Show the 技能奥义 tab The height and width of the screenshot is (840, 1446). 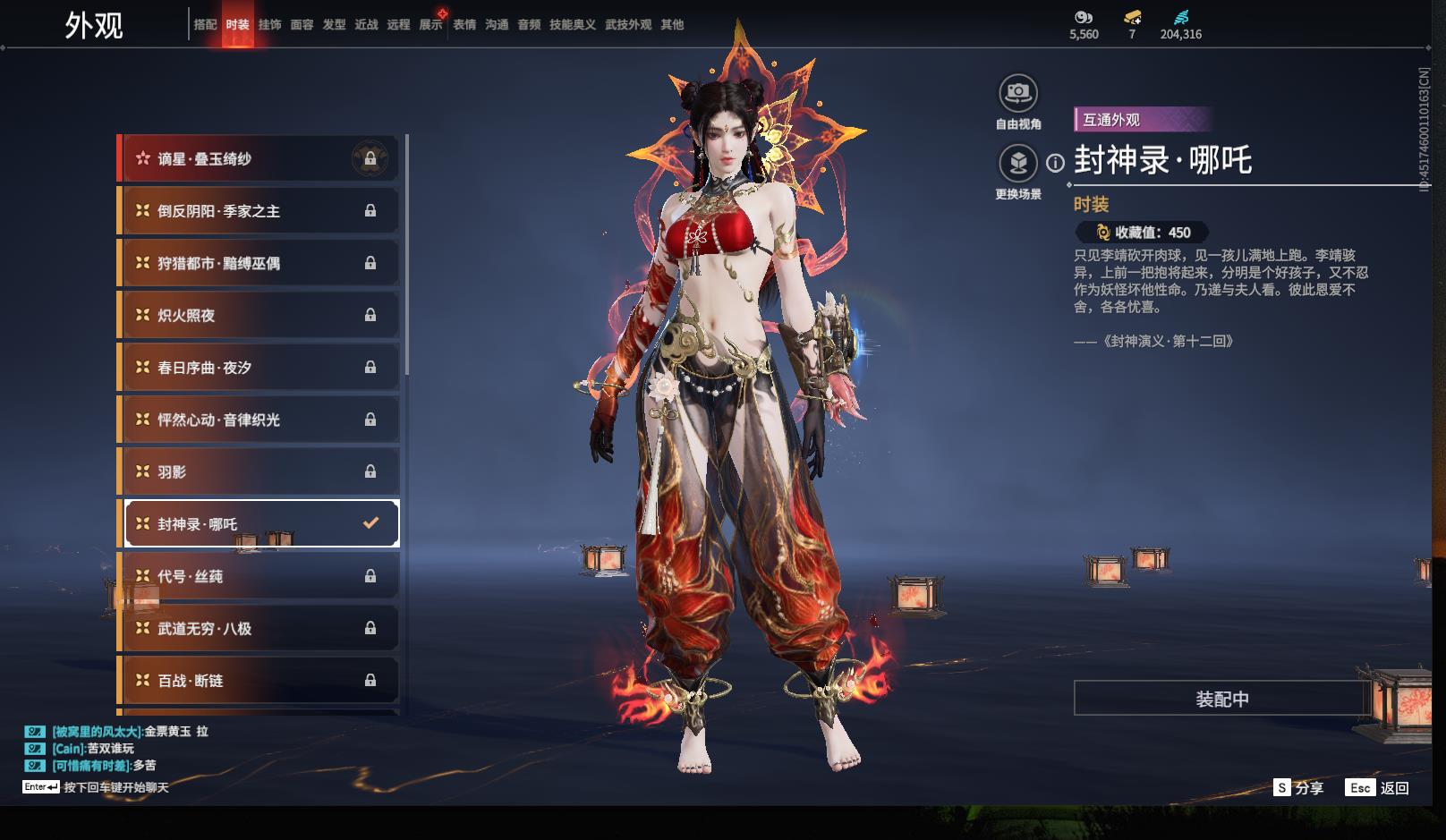[x=572, y=25]
